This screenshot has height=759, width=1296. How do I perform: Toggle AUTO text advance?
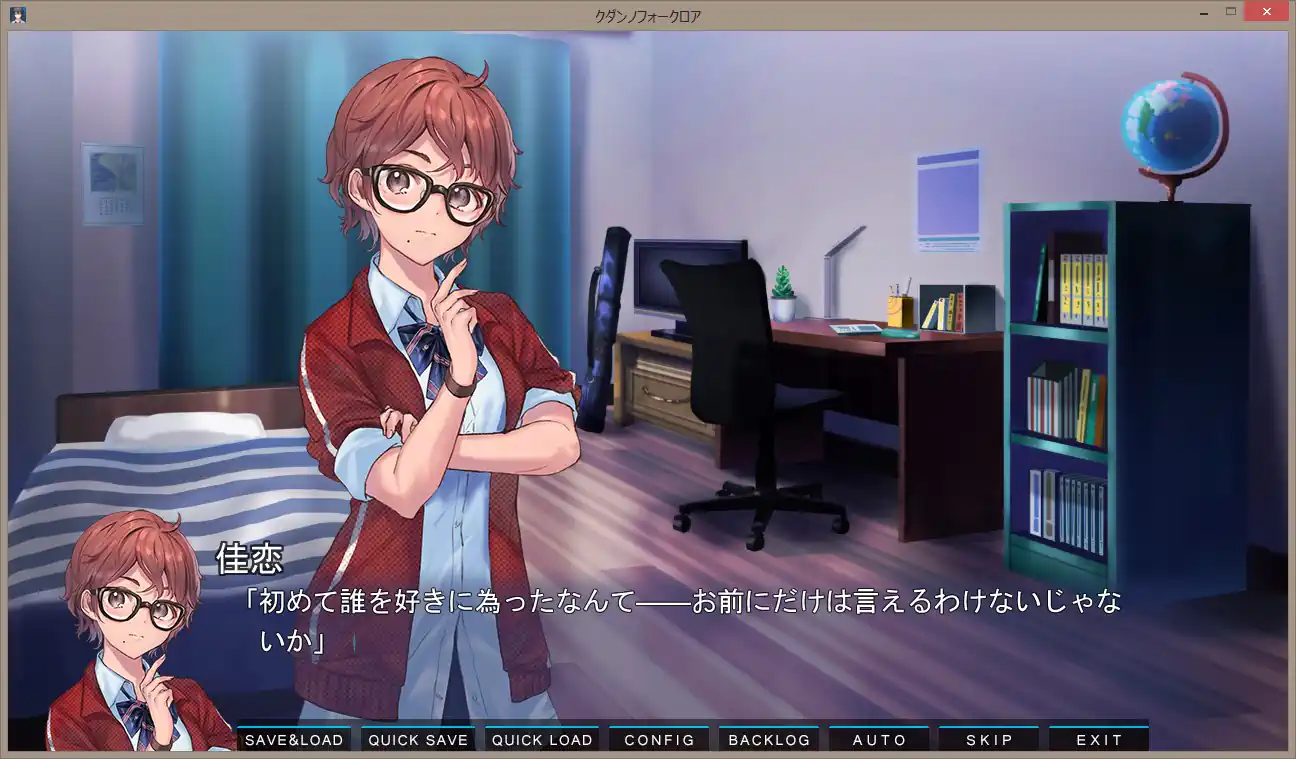[879, 740]
